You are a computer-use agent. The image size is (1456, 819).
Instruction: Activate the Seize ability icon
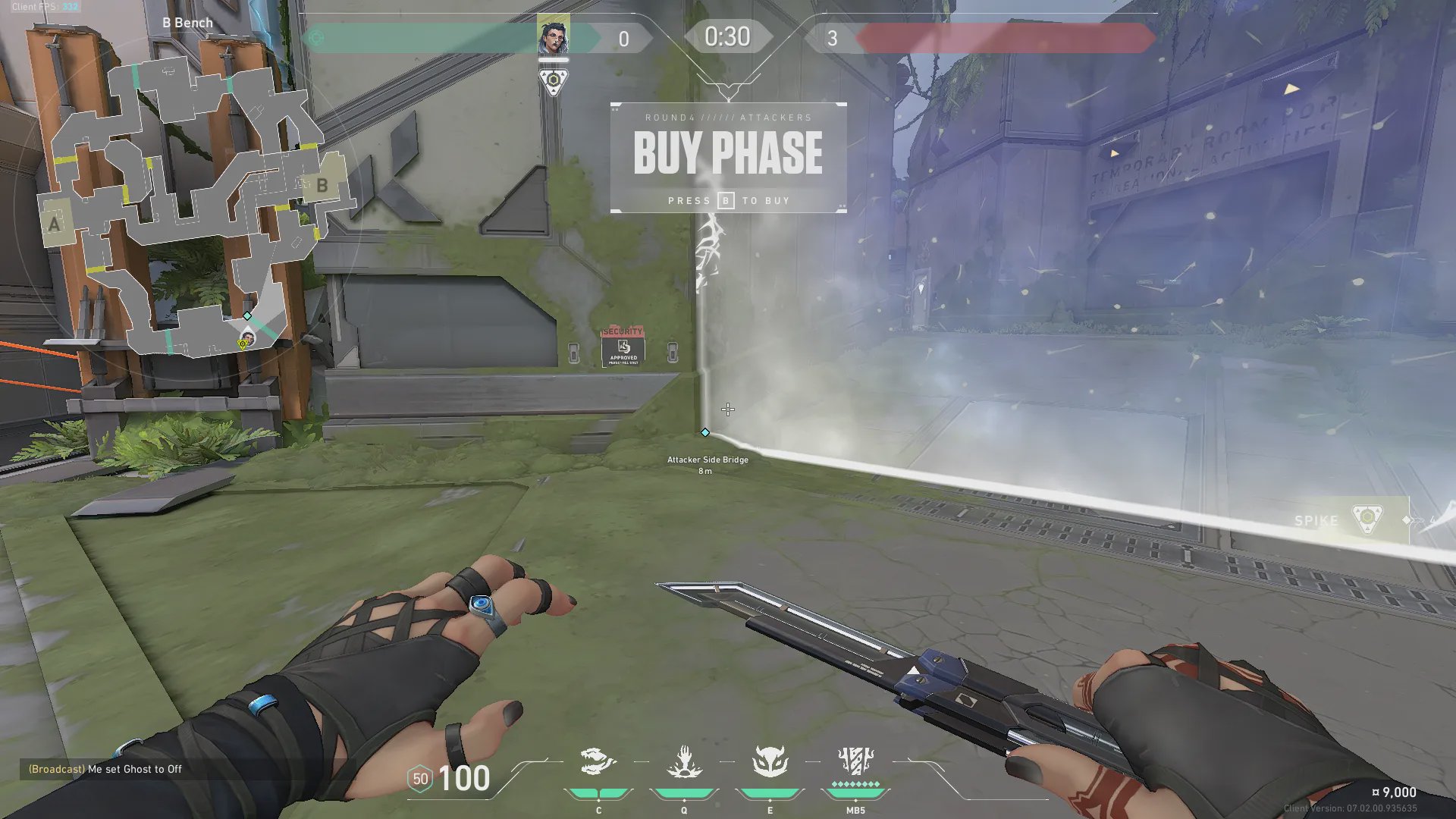(x=684, y=763)
